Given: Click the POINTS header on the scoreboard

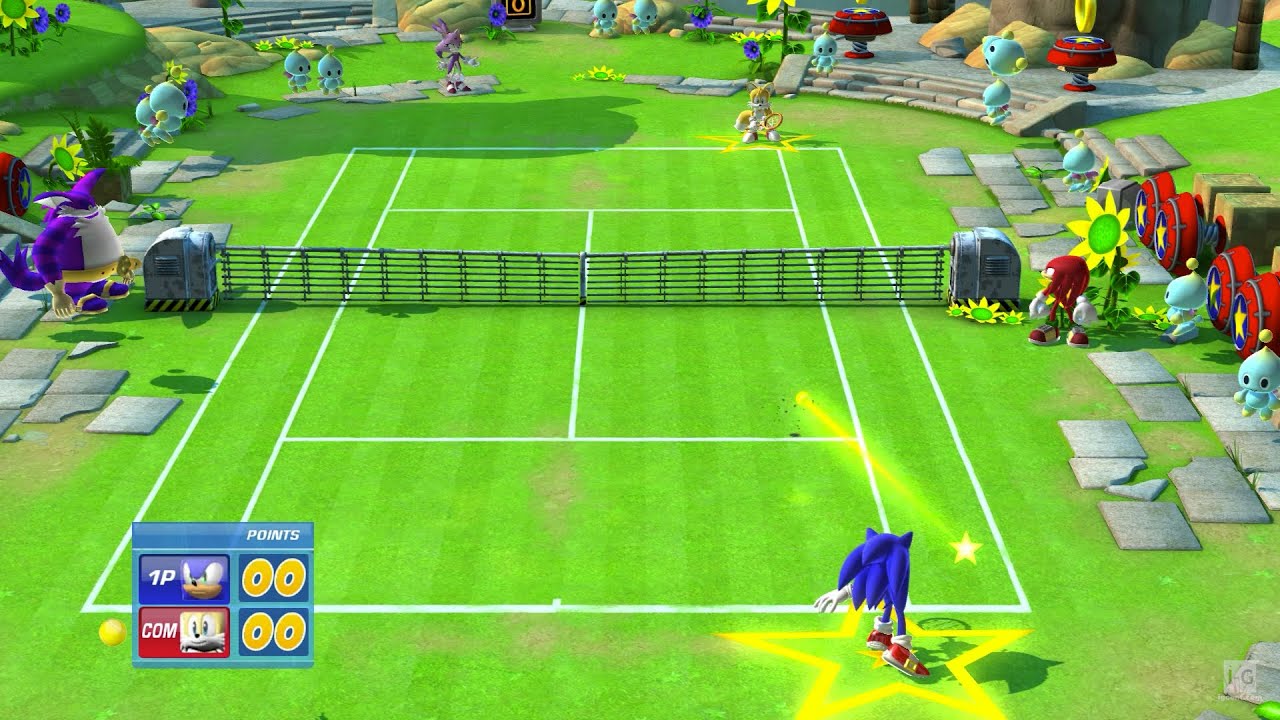Looking at the screenshot, I should [275, 535].
